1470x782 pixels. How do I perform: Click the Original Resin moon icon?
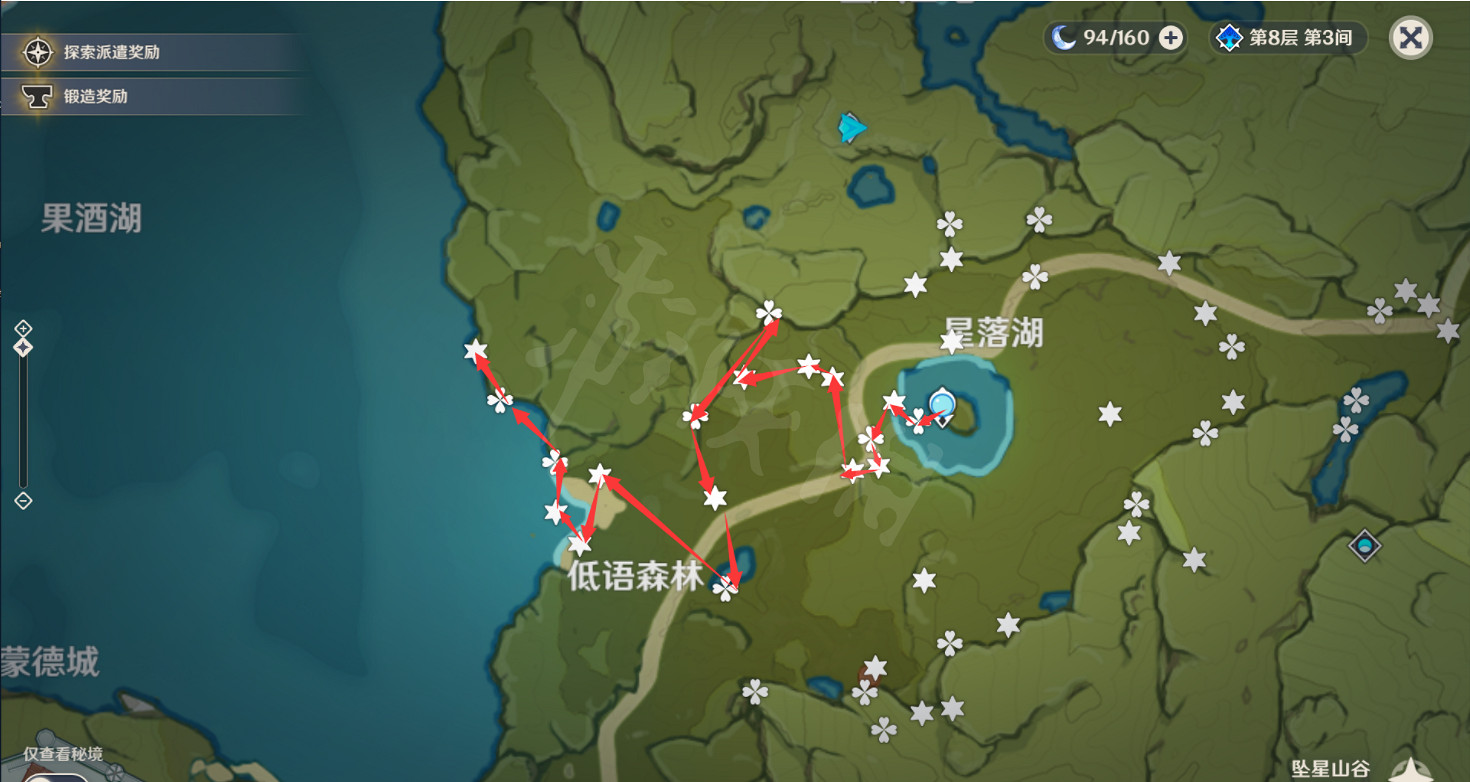[x=1064, y=38]
